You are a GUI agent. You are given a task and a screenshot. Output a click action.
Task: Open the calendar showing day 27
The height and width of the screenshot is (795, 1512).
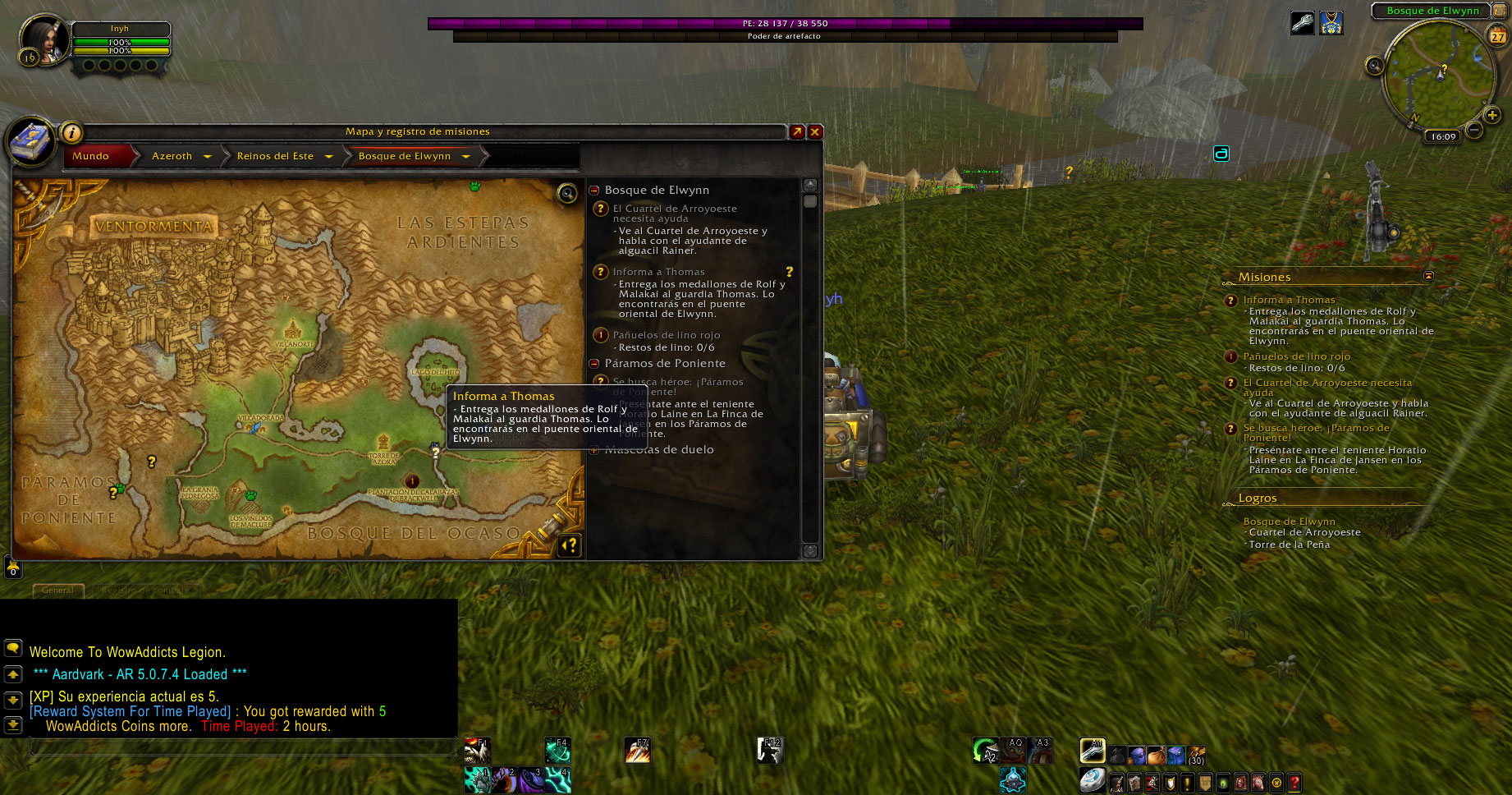coord(1498,35)
